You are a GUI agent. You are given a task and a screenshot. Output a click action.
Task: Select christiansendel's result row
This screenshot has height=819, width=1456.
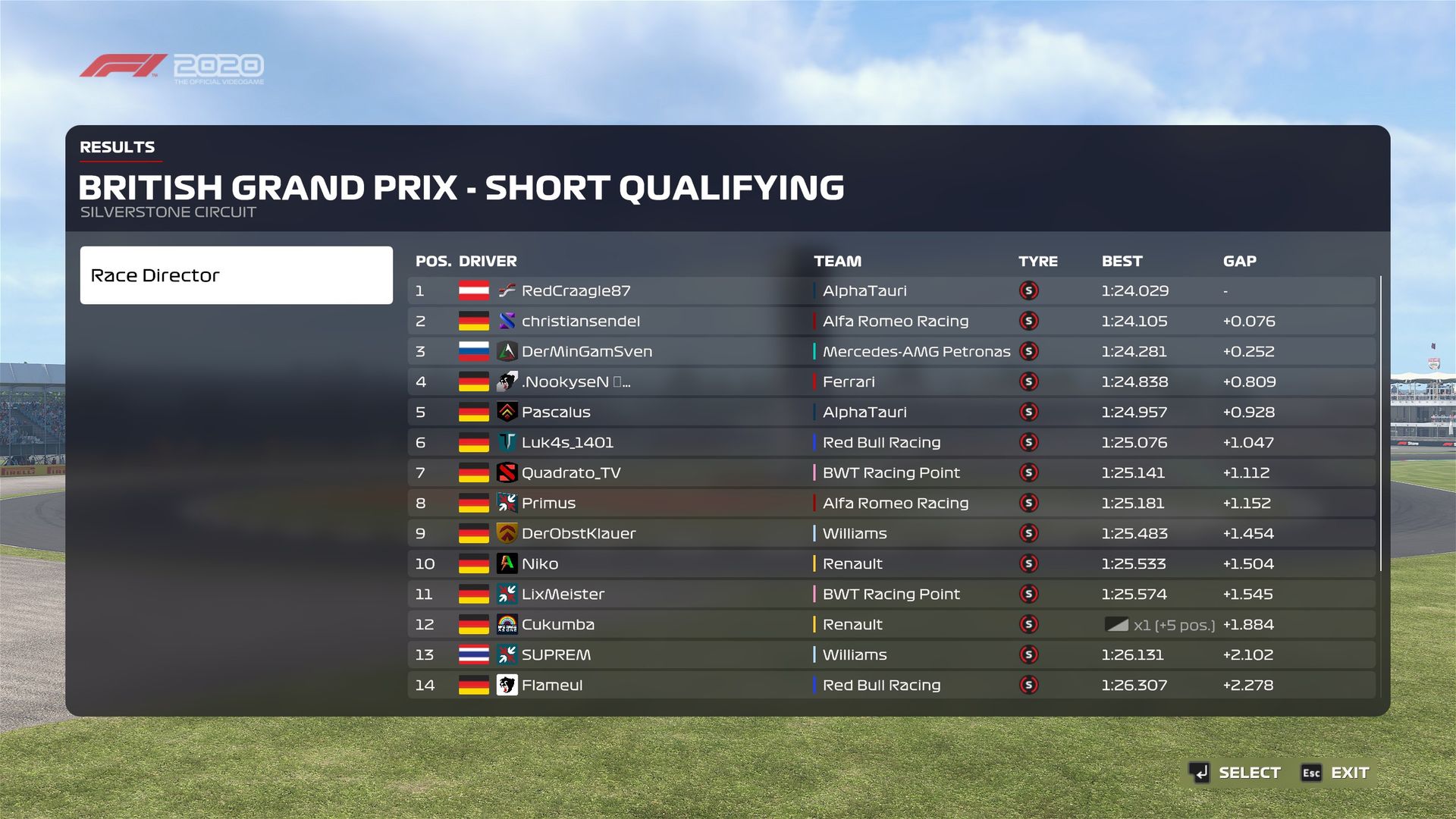tap(891, 321)
